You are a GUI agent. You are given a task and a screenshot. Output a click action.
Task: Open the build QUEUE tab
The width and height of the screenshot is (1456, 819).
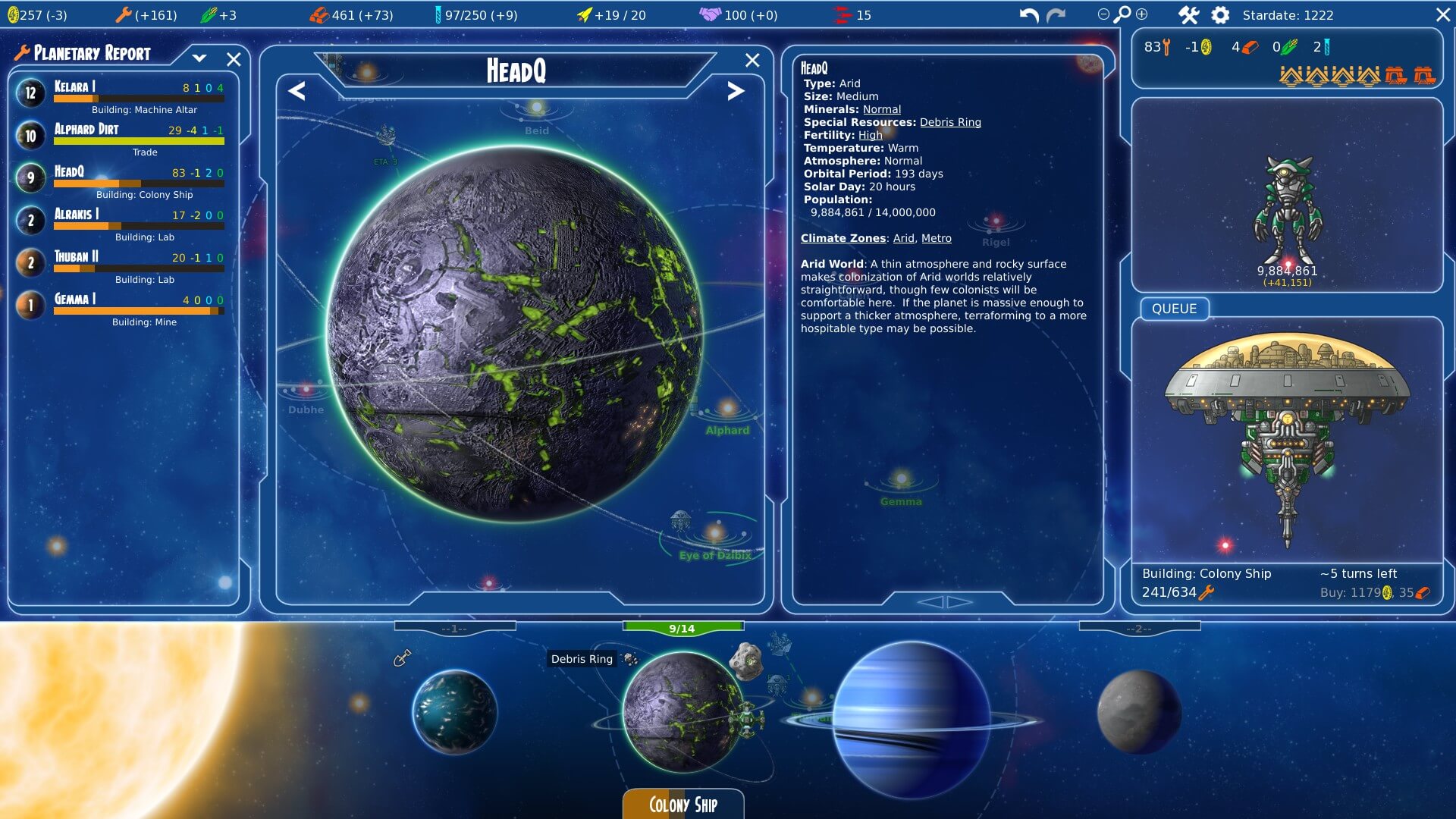tap(1174, 309)
